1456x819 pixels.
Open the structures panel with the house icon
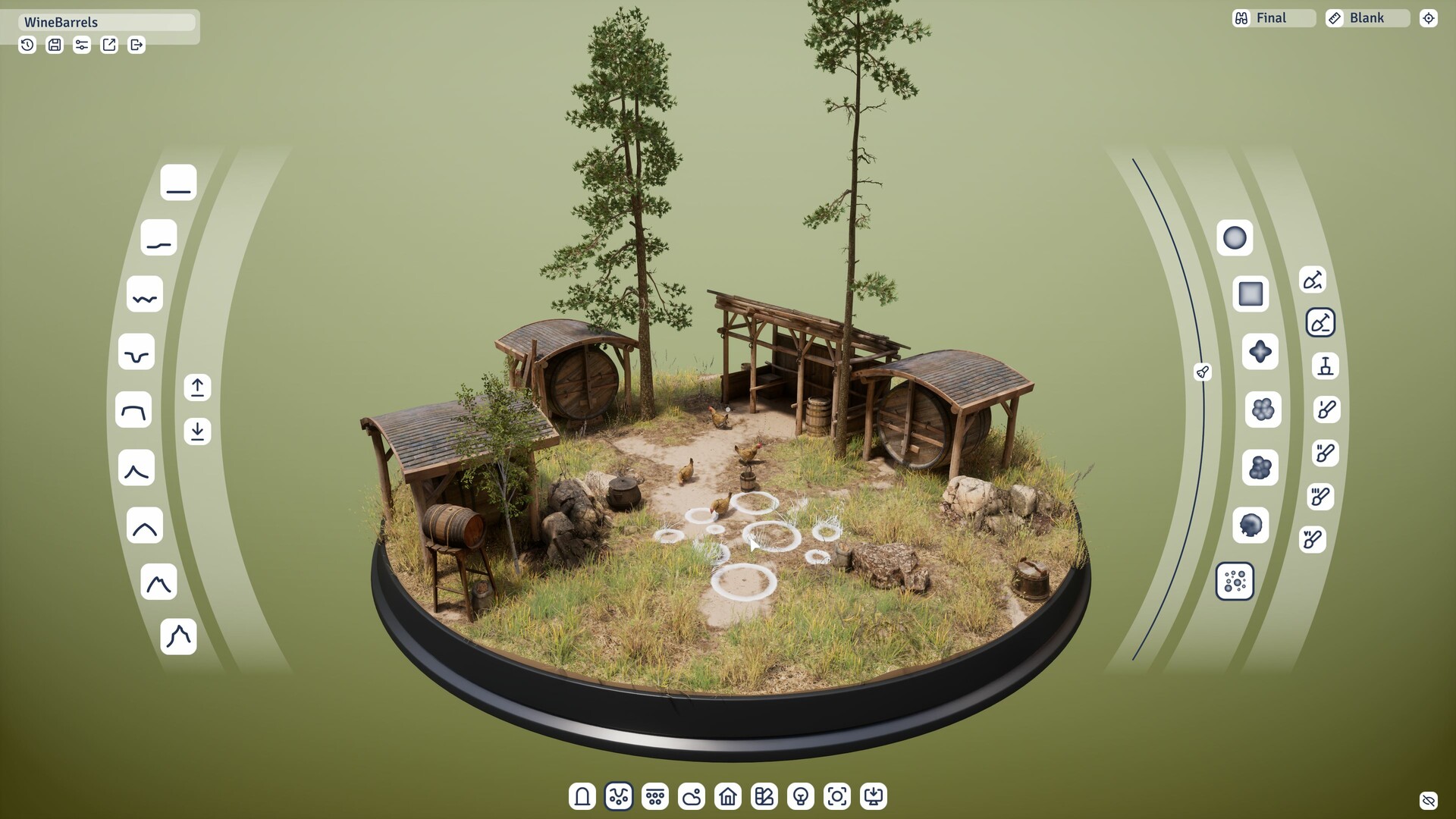click(728, 796)
